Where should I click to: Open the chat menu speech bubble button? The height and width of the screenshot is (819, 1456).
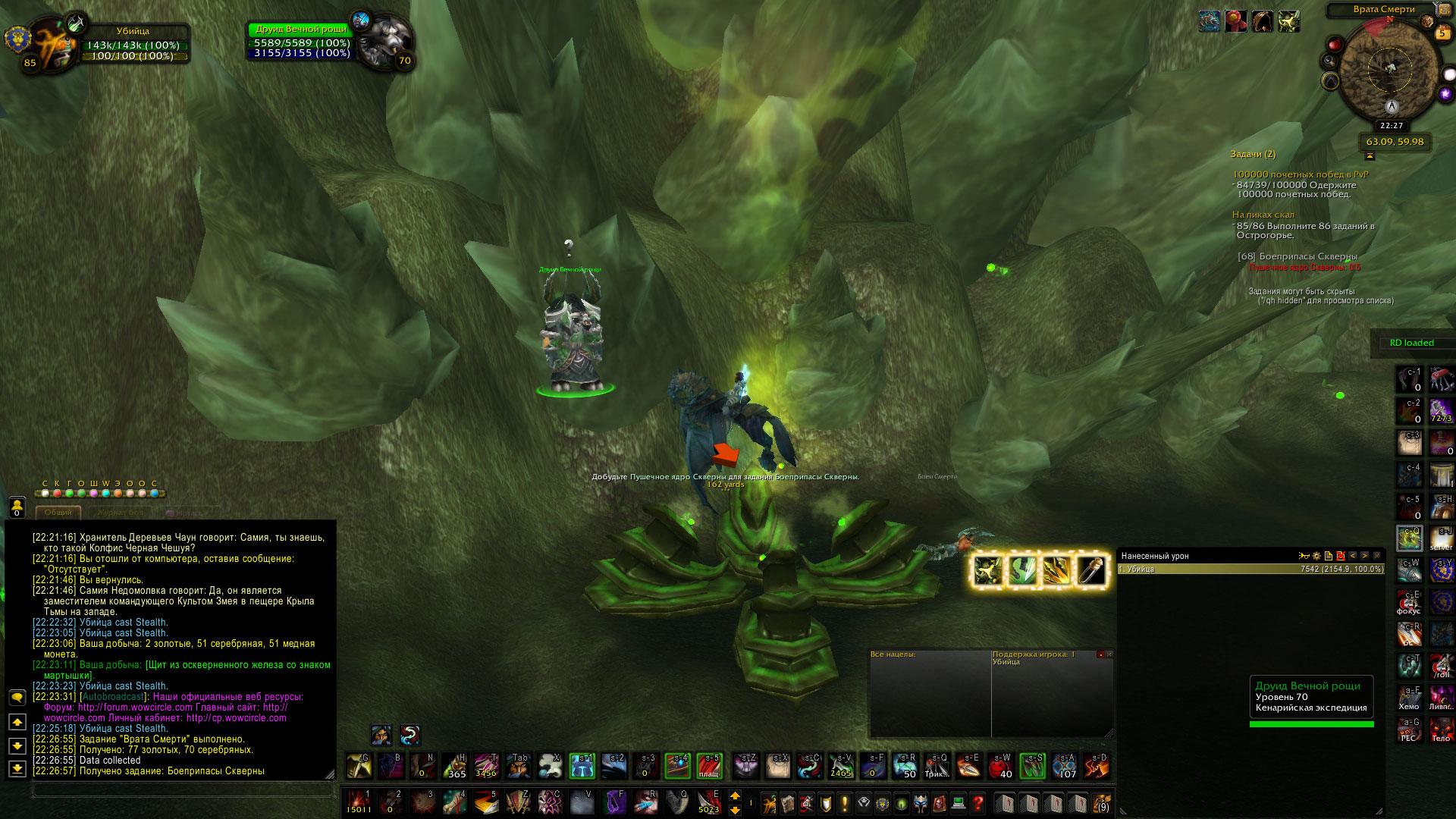tap(17, 697)
